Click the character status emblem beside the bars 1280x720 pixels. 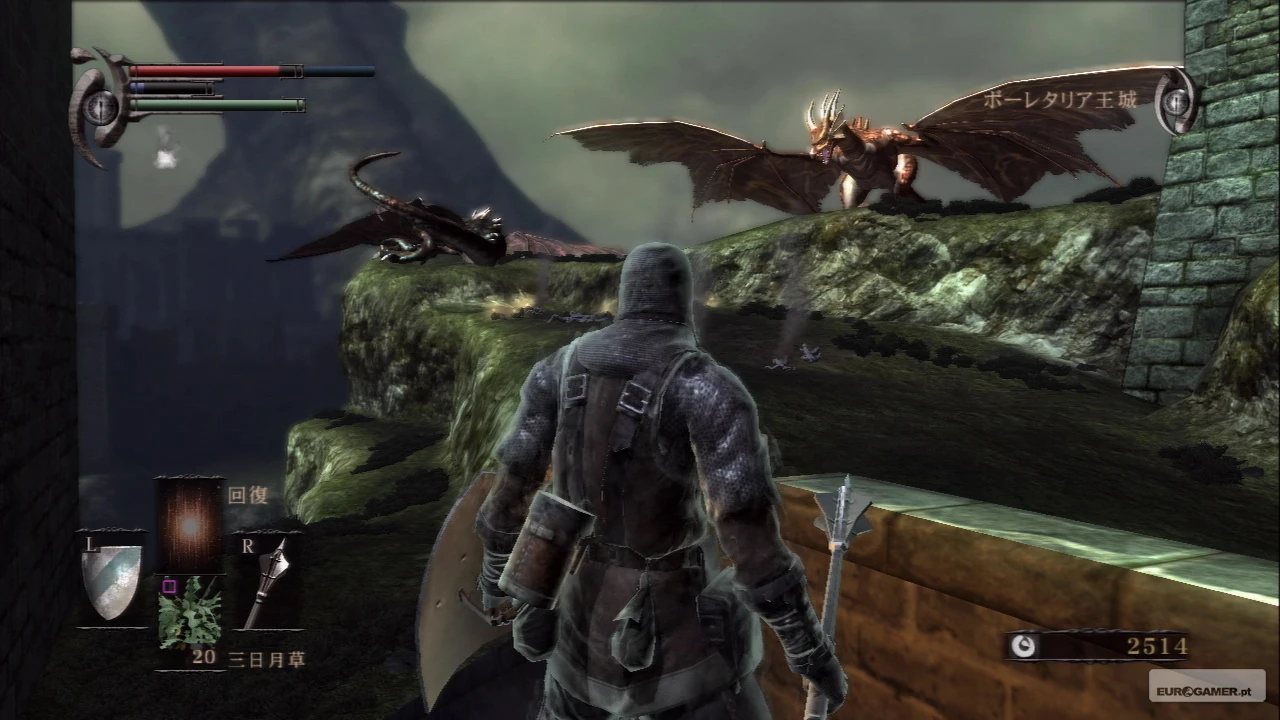(x=100, y=104)
